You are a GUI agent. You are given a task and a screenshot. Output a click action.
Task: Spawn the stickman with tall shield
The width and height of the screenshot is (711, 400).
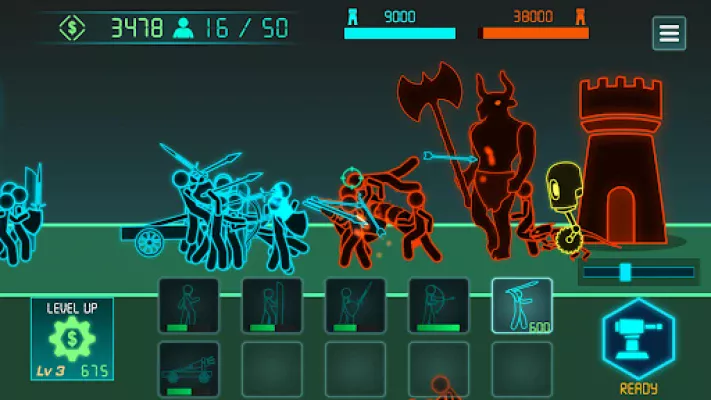click(x=272, y=305)
